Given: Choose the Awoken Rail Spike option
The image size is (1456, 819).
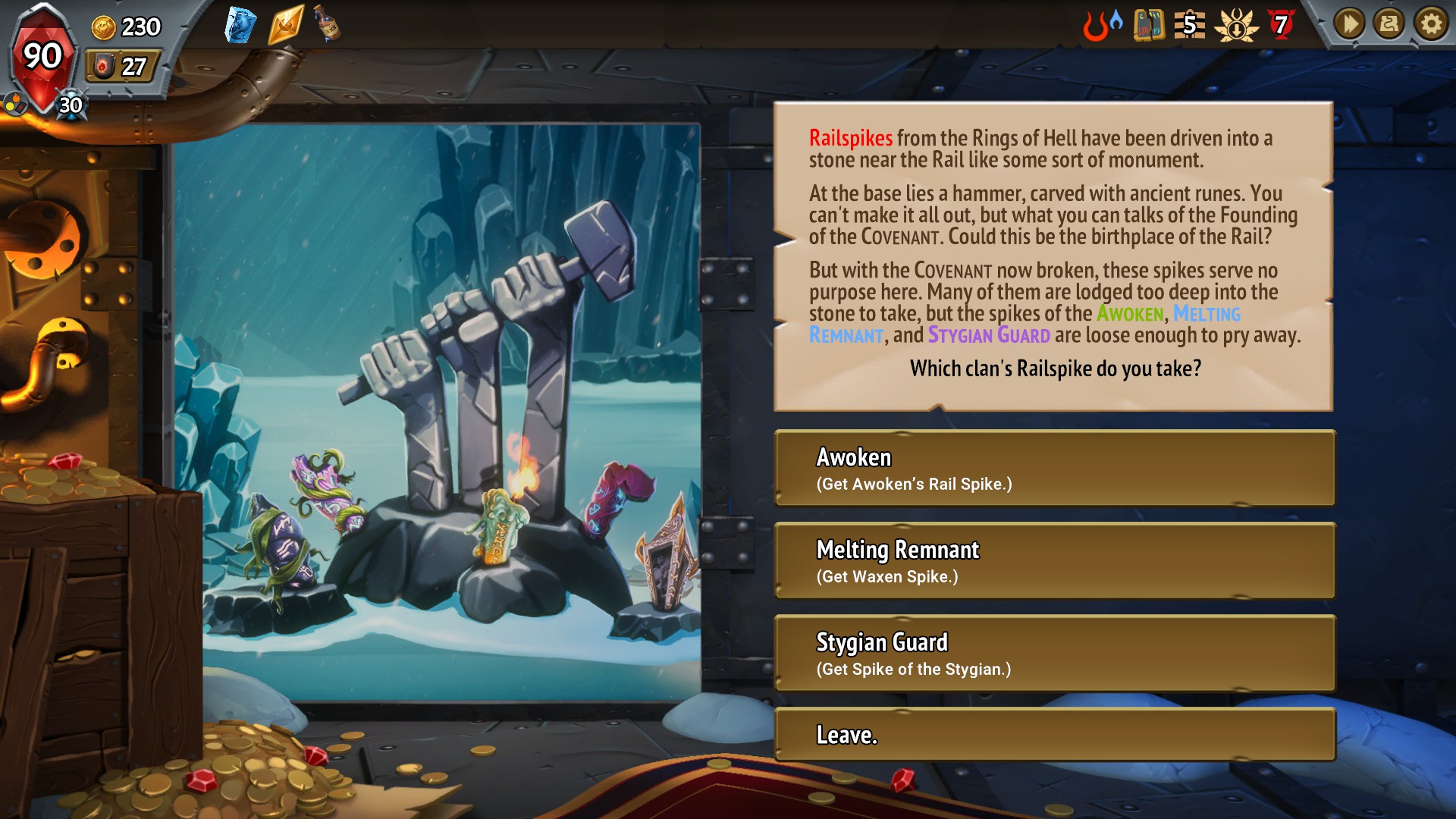Looking at the screenshot, I should (1054, 469).
